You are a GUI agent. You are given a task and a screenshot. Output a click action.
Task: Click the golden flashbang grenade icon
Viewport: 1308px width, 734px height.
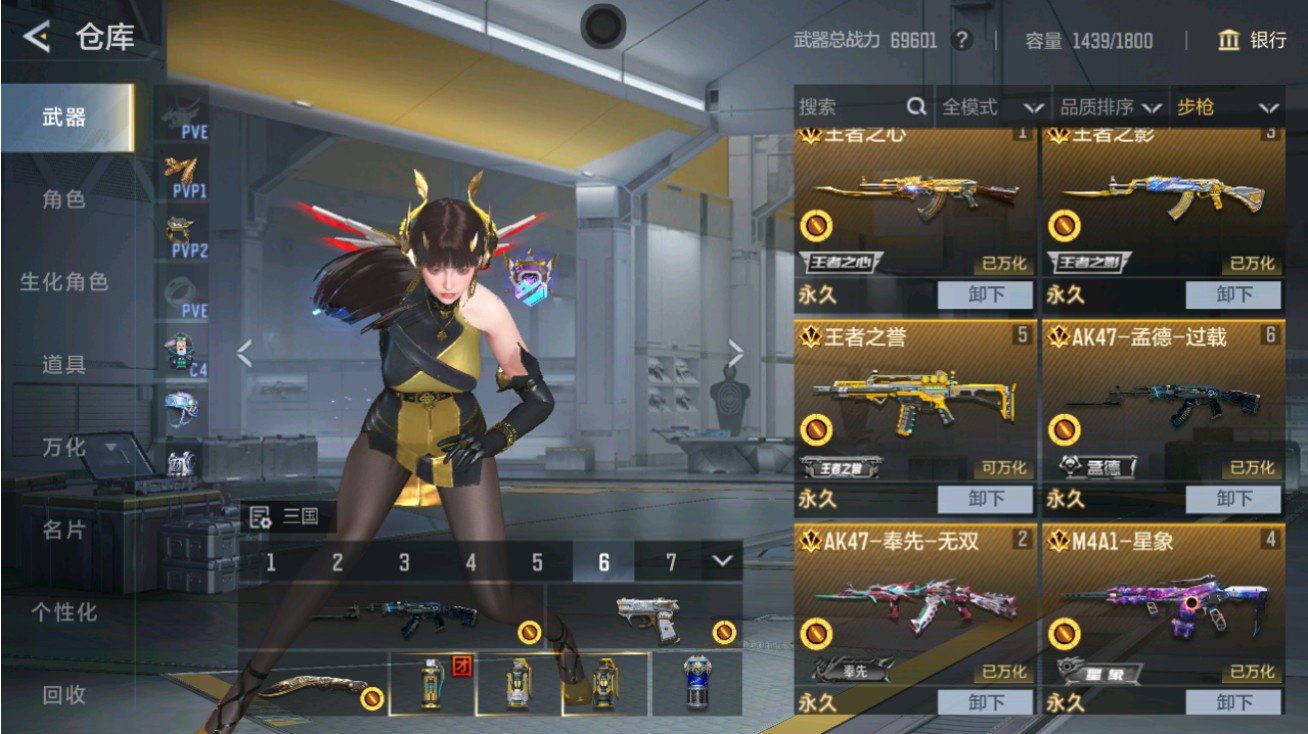click(605, 682)
